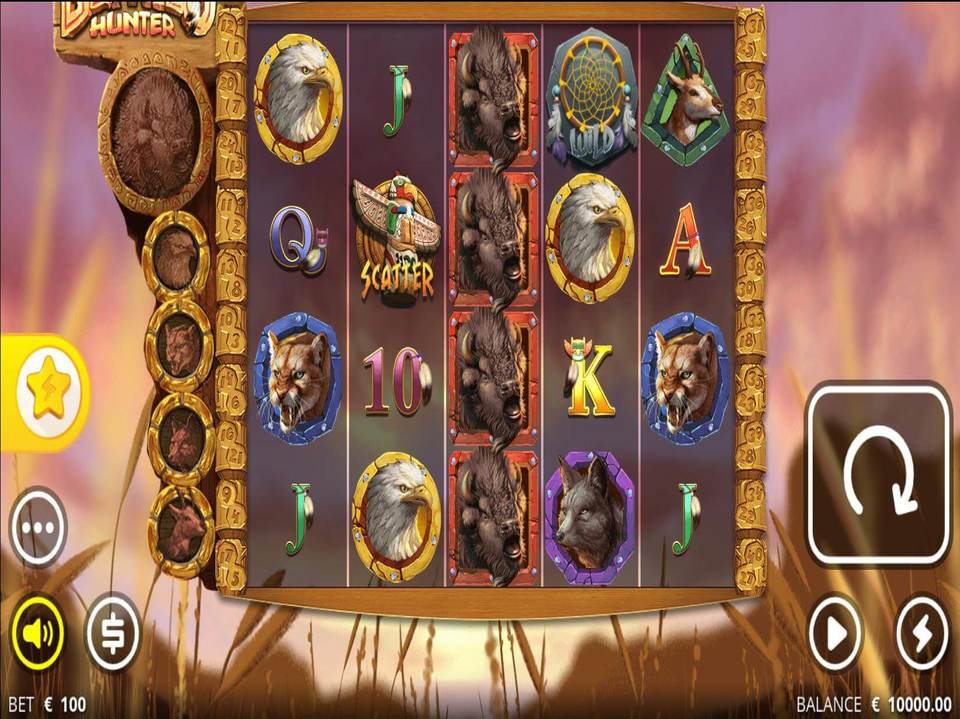Image resolution: width=960 pixels, height=719 pixels.
Task: Start autoplay with the play arrow button
Action: point(837,632)
